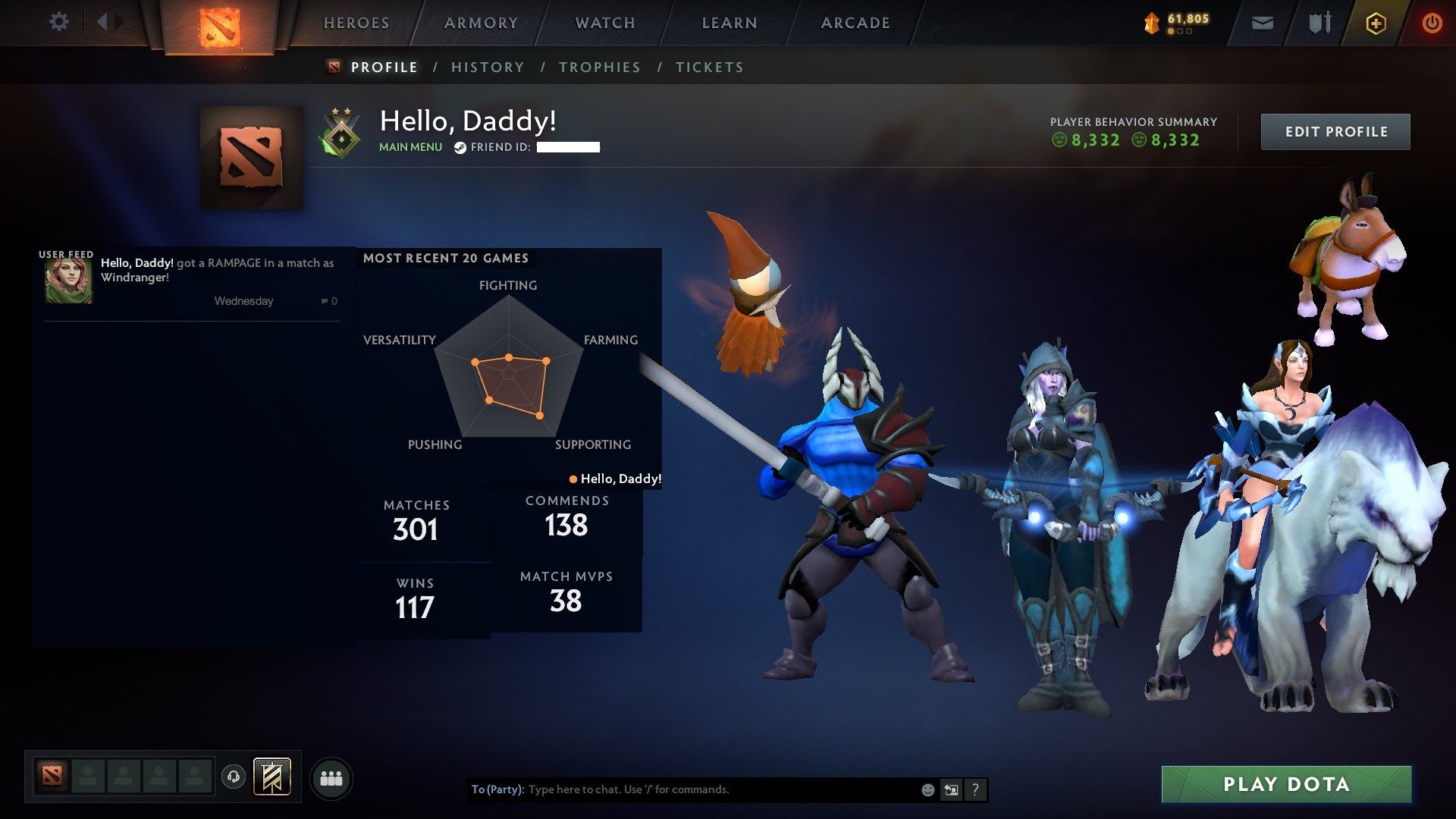Open the TROPHIES tab
1456x819 pixels.
(x=600, y=67)
